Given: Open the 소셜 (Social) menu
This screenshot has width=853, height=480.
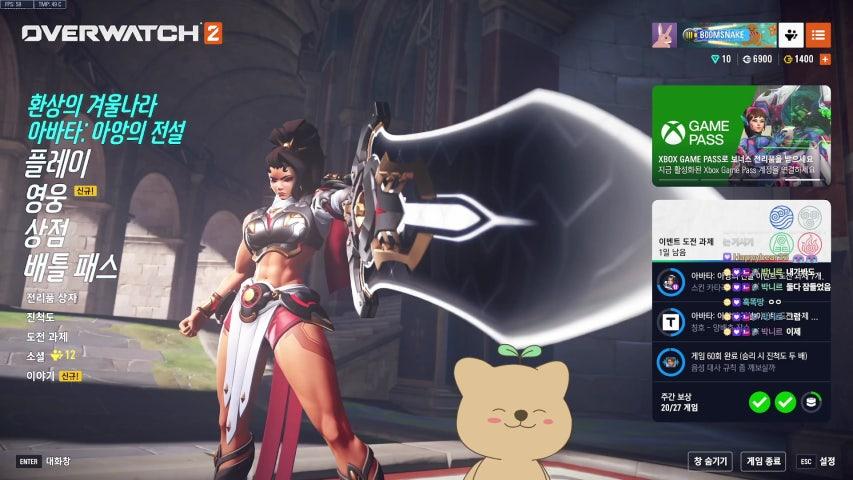Looking at the screenshot, I should coord(36,355).
